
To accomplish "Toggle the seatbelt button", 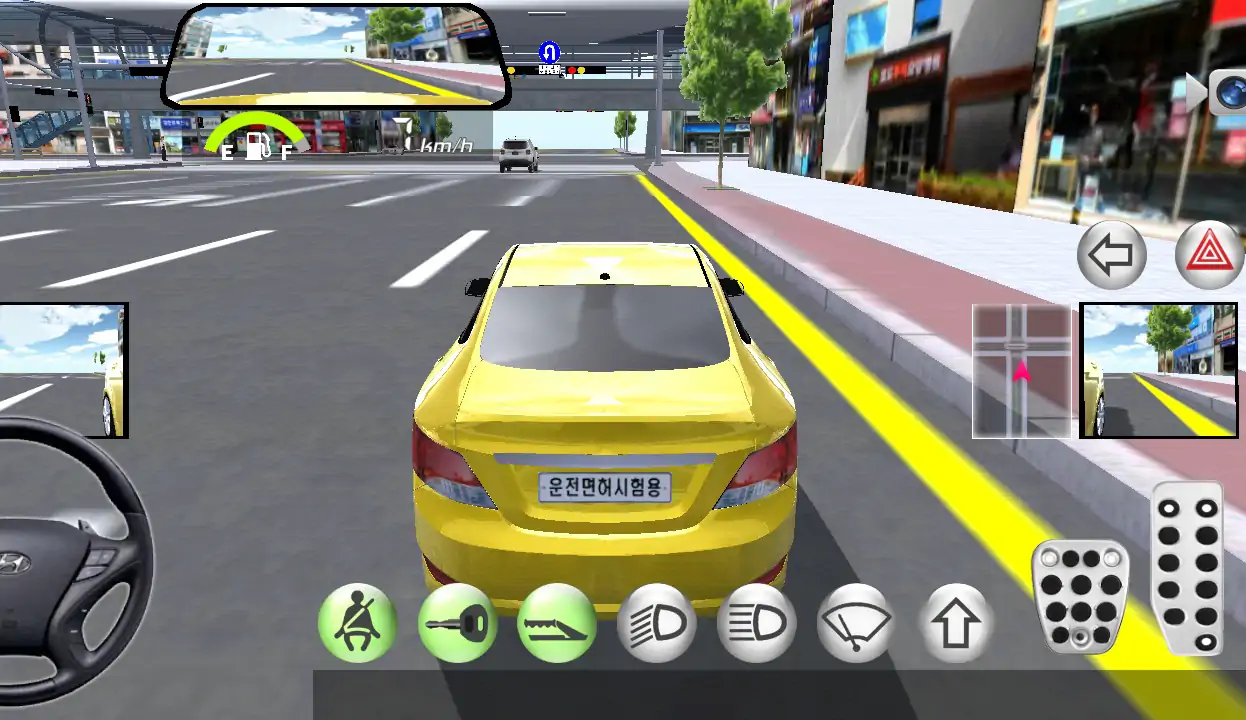I will pos(357,624).
